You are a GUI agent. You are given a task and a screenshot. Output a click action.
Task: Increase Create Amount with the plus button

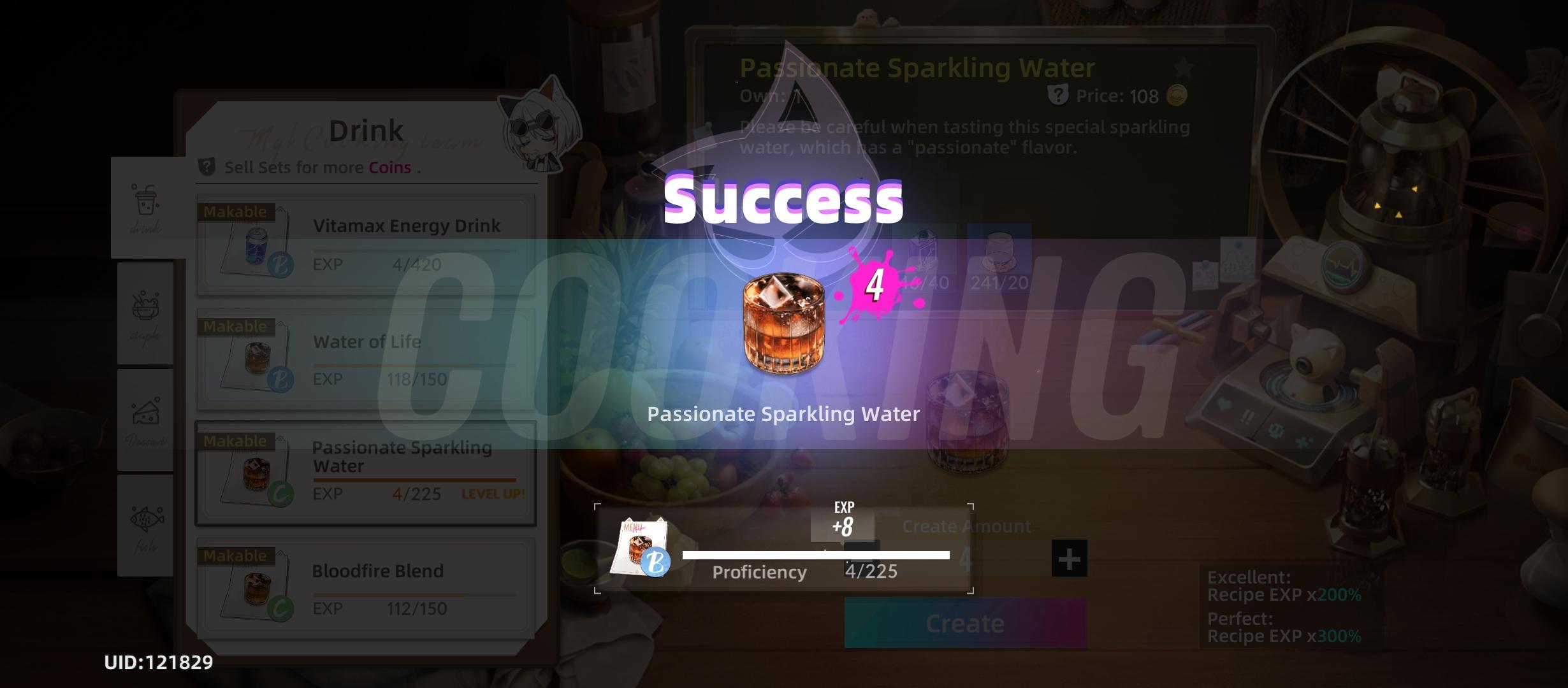tap(1069, 557)
